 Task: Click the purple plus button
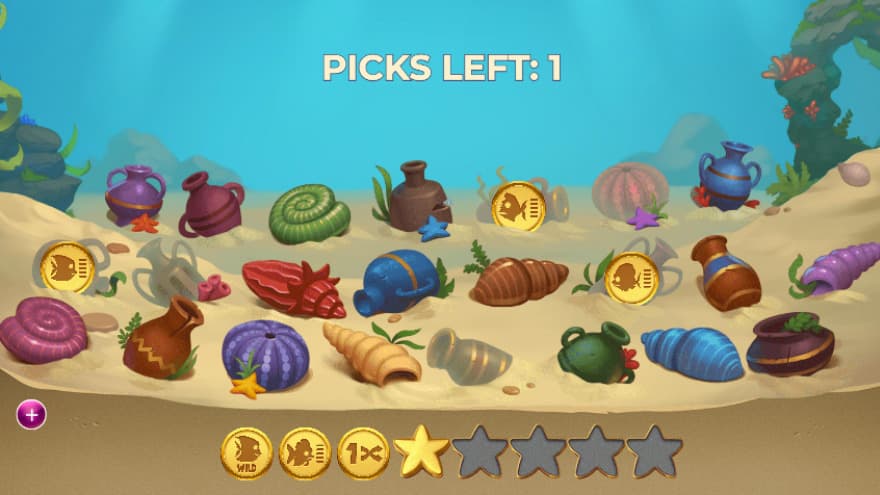point(31,413)
